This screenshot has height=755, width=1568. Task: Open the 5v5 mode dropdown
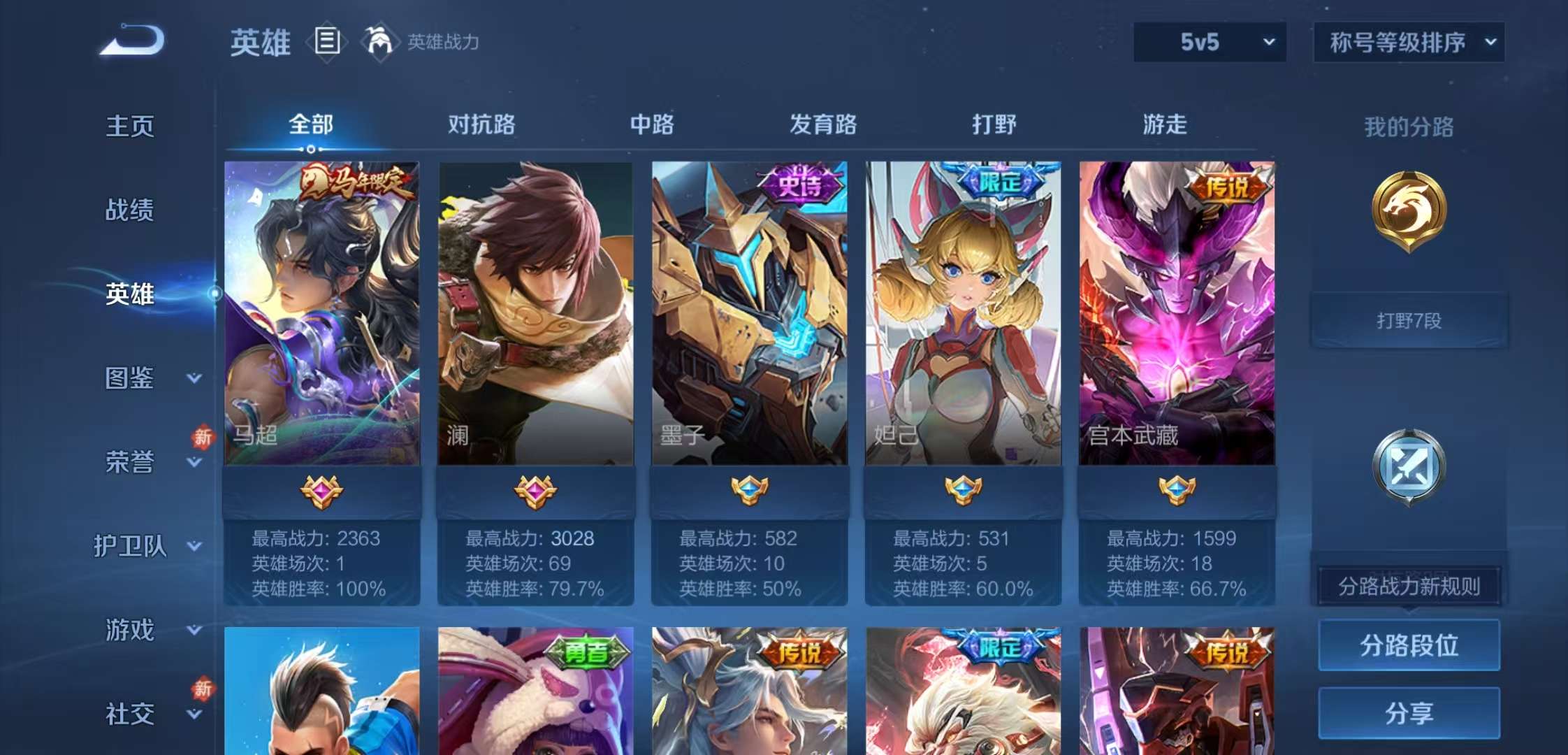(1209, 42)
